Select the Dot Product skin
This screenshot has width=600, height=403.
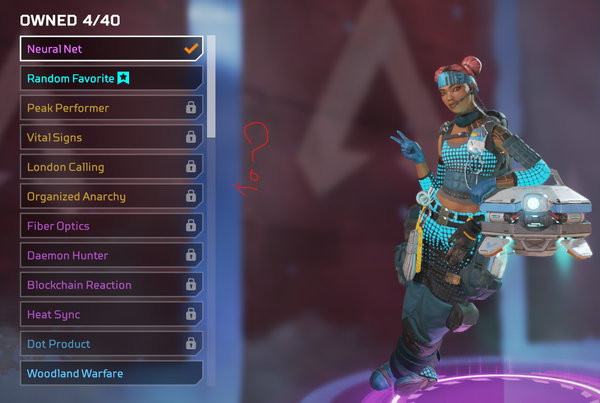[x=110, y=344]
